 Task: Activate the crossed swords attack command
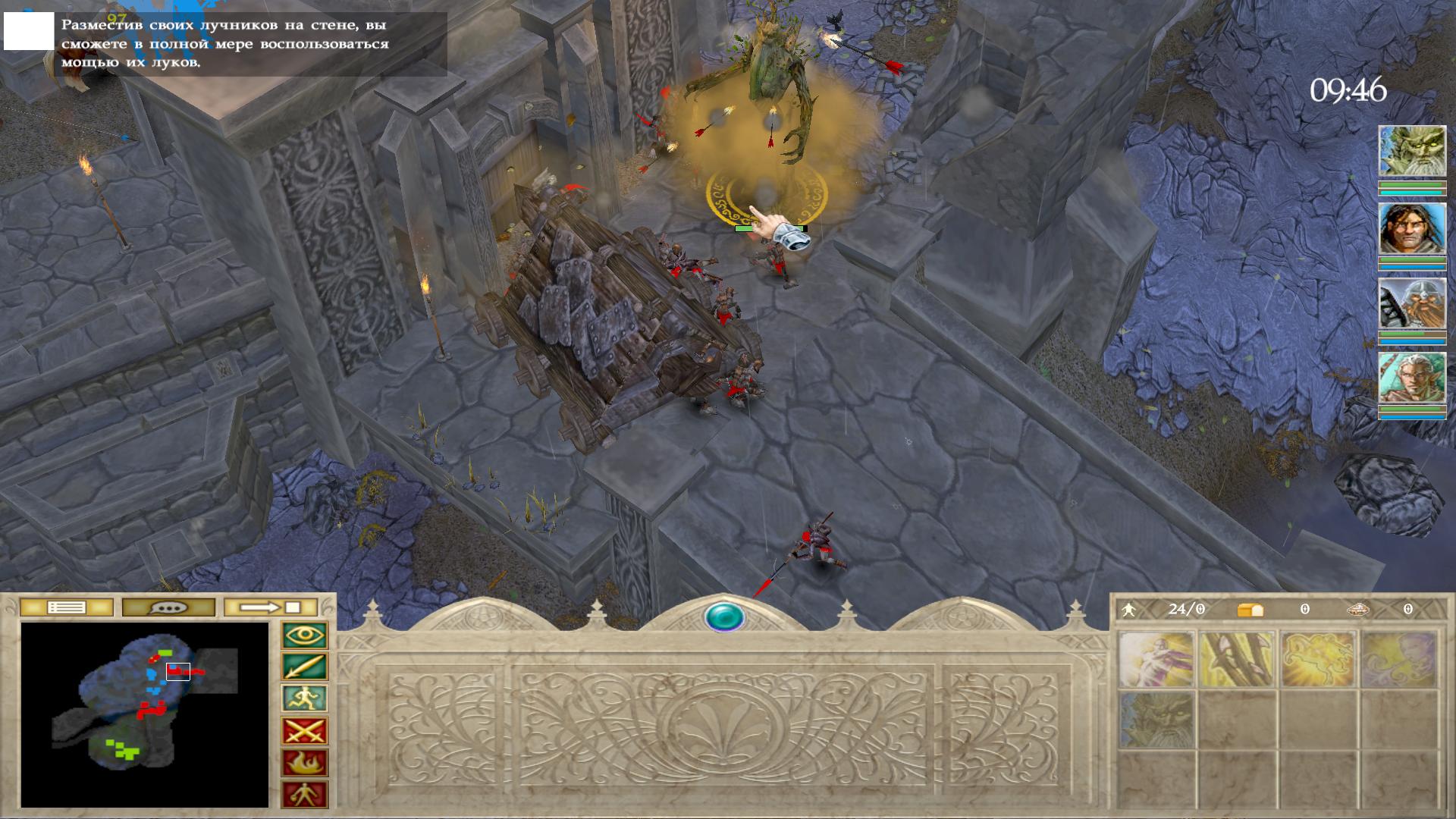305,732
